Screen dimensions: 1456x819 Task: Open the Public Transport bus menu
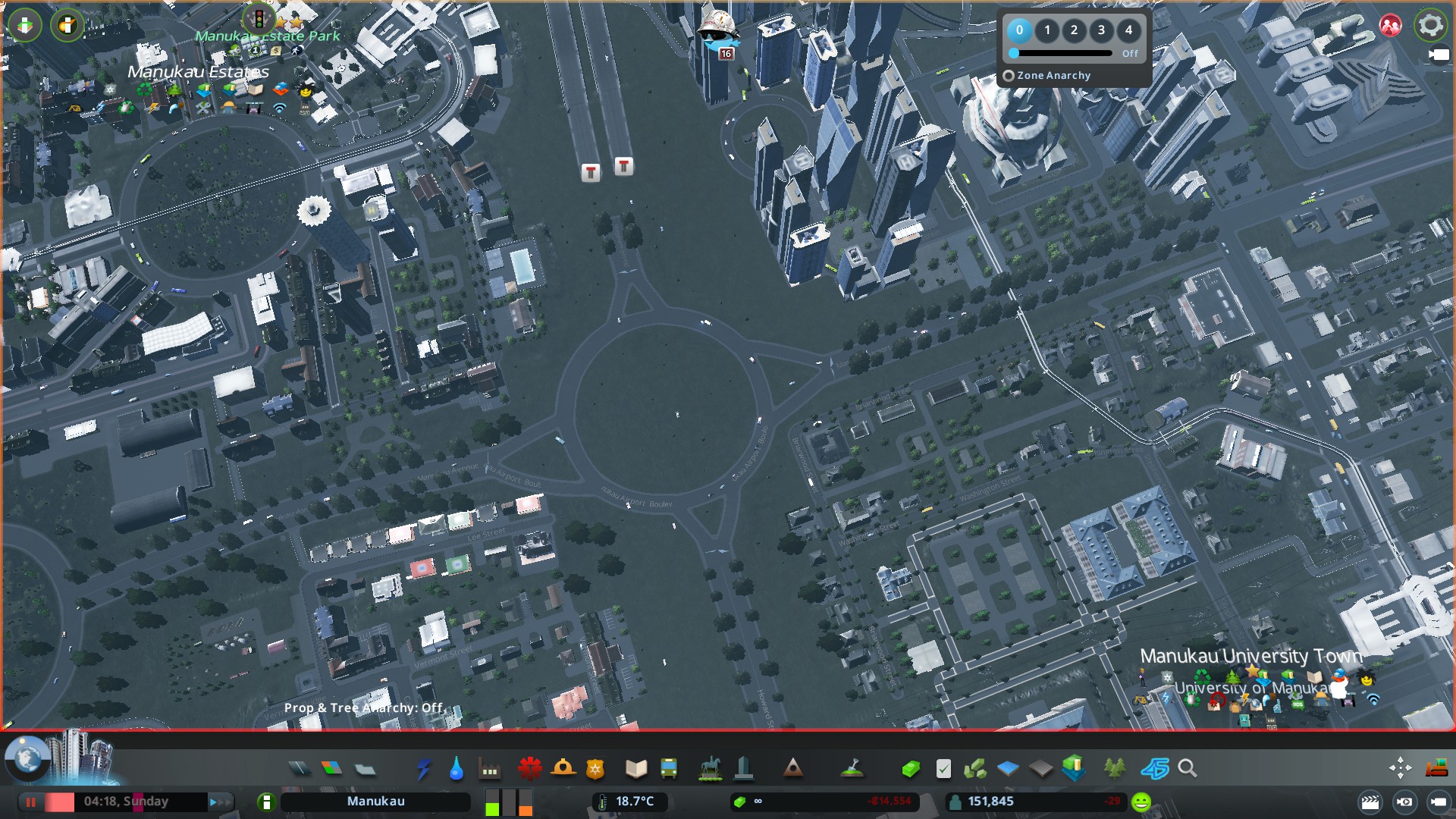tap(669, 769)
